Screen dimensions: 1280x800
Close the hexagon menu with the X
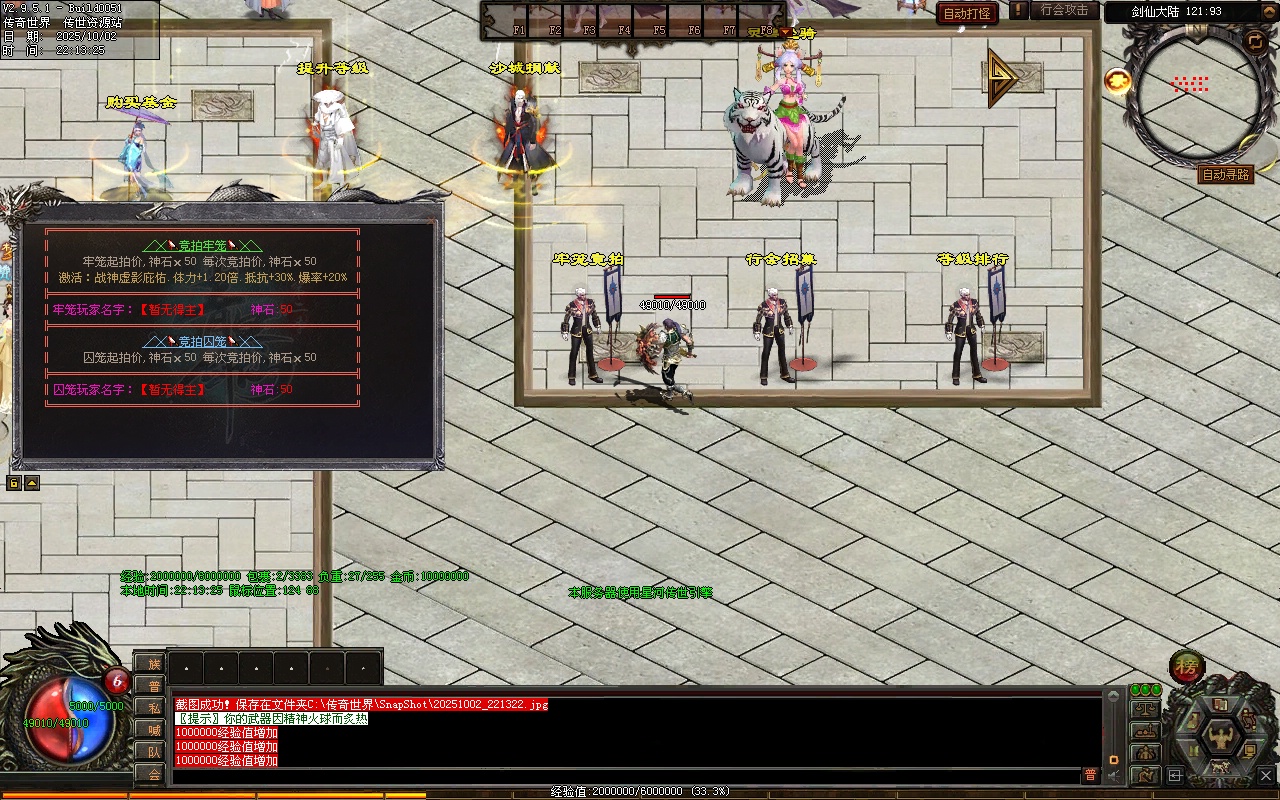point(1265,774)
